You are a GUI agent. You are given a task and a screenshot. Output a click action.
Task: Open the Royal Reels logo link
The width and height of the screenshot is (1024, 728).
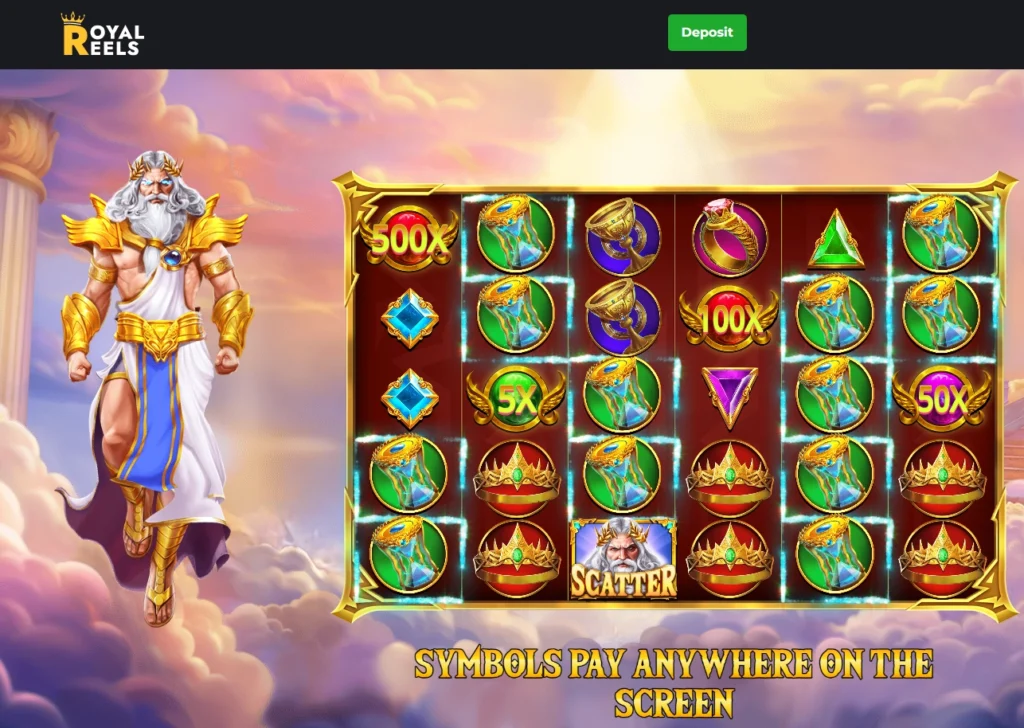click(x=102, y=35)
